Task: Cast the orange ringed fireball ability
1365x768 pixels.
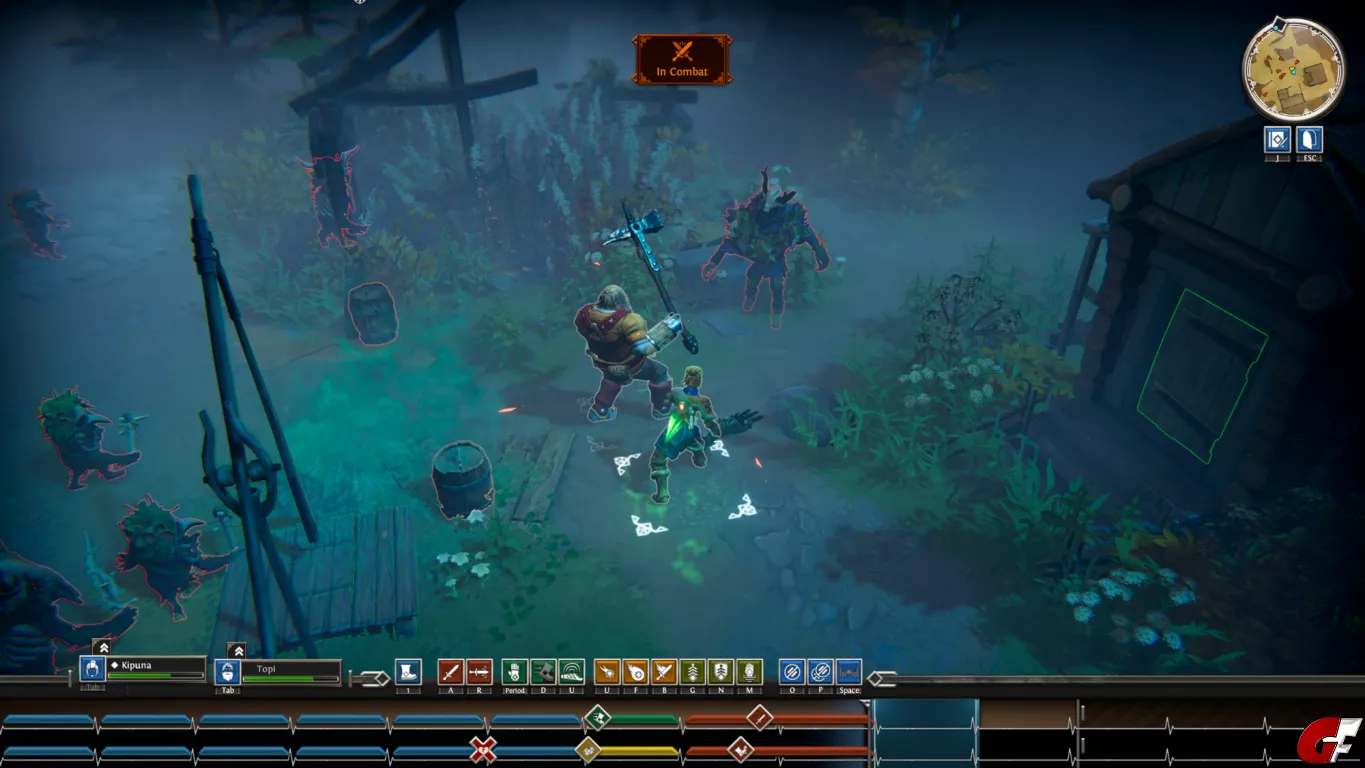Action: (635, 672)
